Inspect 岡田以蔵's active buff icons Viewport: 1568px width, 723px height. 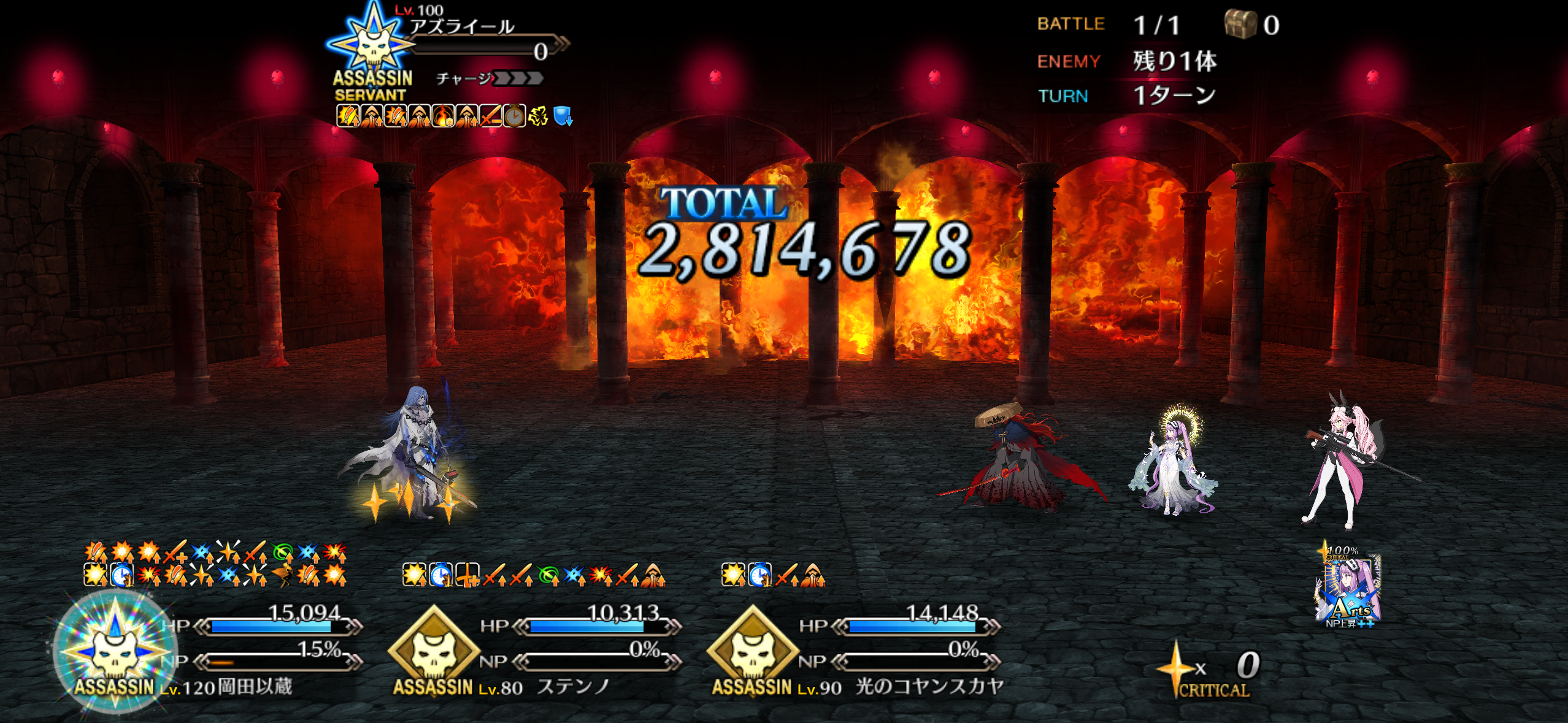tap(215, 564)
